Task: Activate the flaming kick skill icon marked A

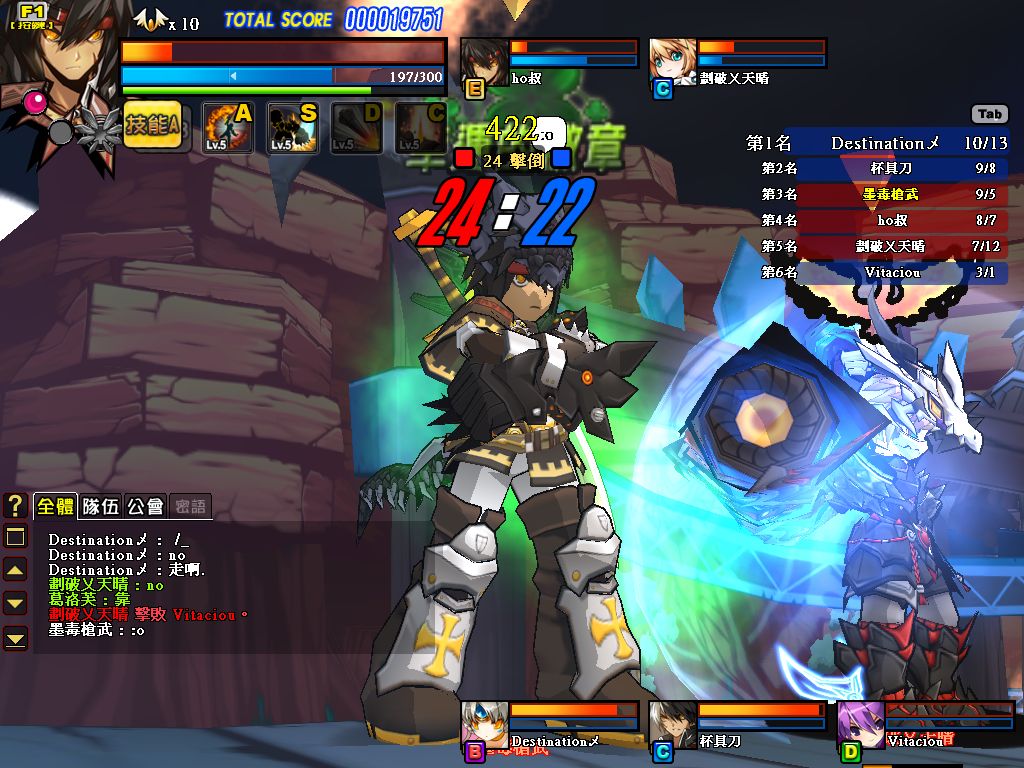Action: point(227,127)
